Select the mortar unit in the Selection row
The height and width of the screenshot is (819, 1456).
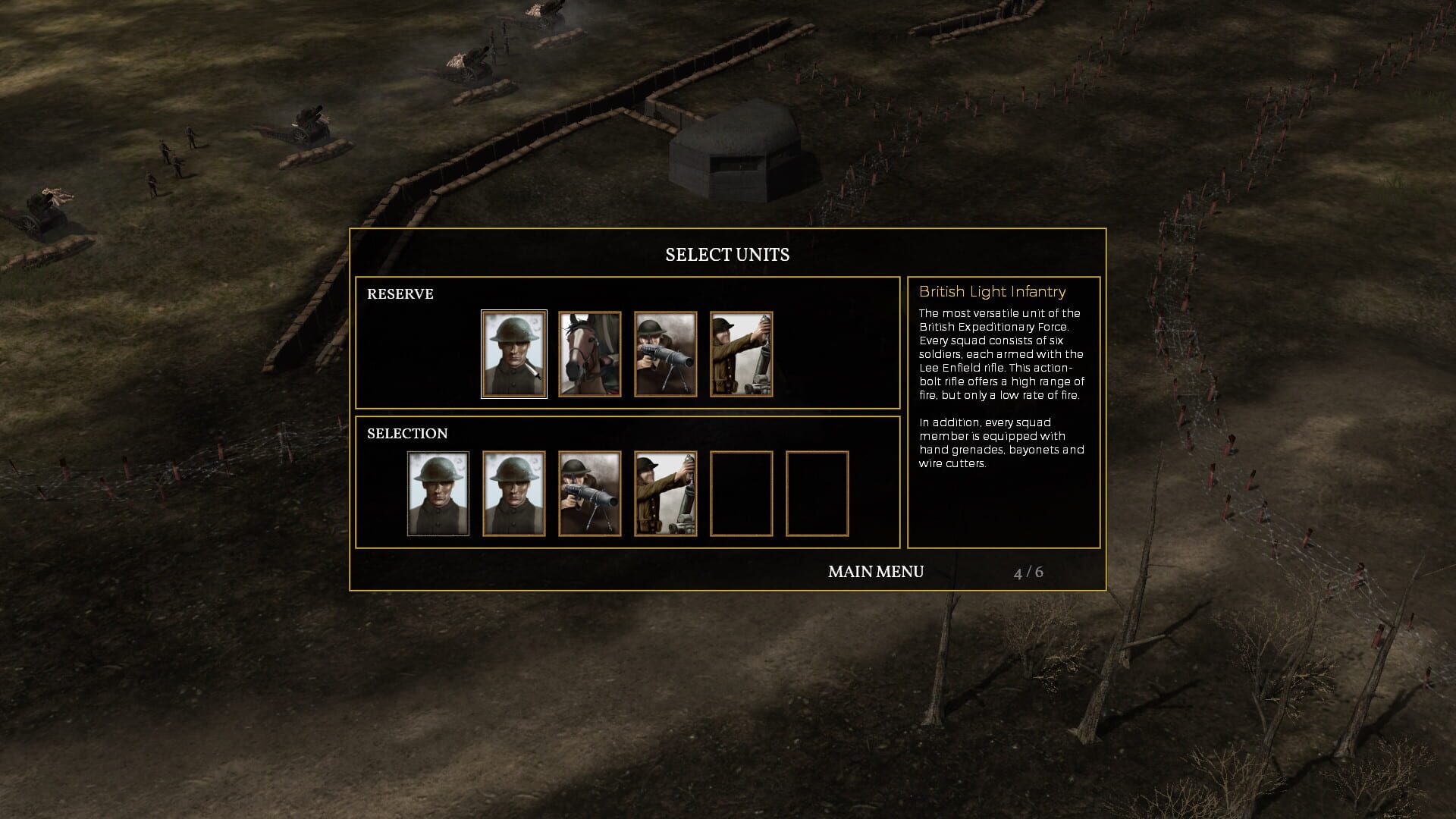click(665, 493)
